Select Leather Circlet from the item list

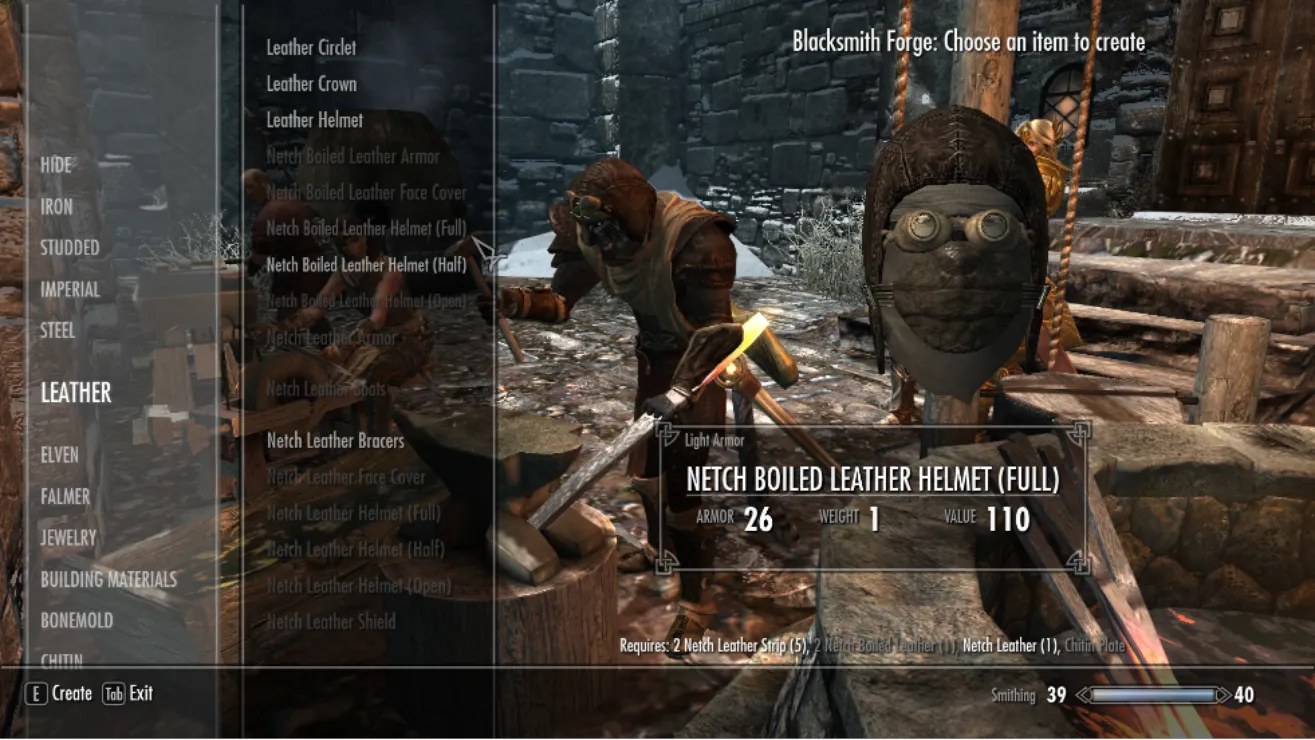coord(311,47)
